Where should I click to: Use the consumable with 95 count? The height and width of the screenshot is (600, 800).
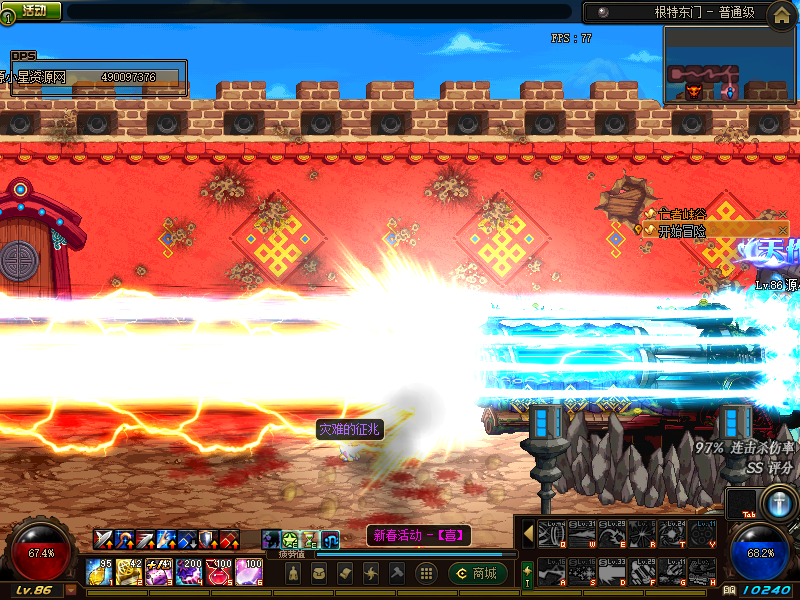tap(99, 572)
